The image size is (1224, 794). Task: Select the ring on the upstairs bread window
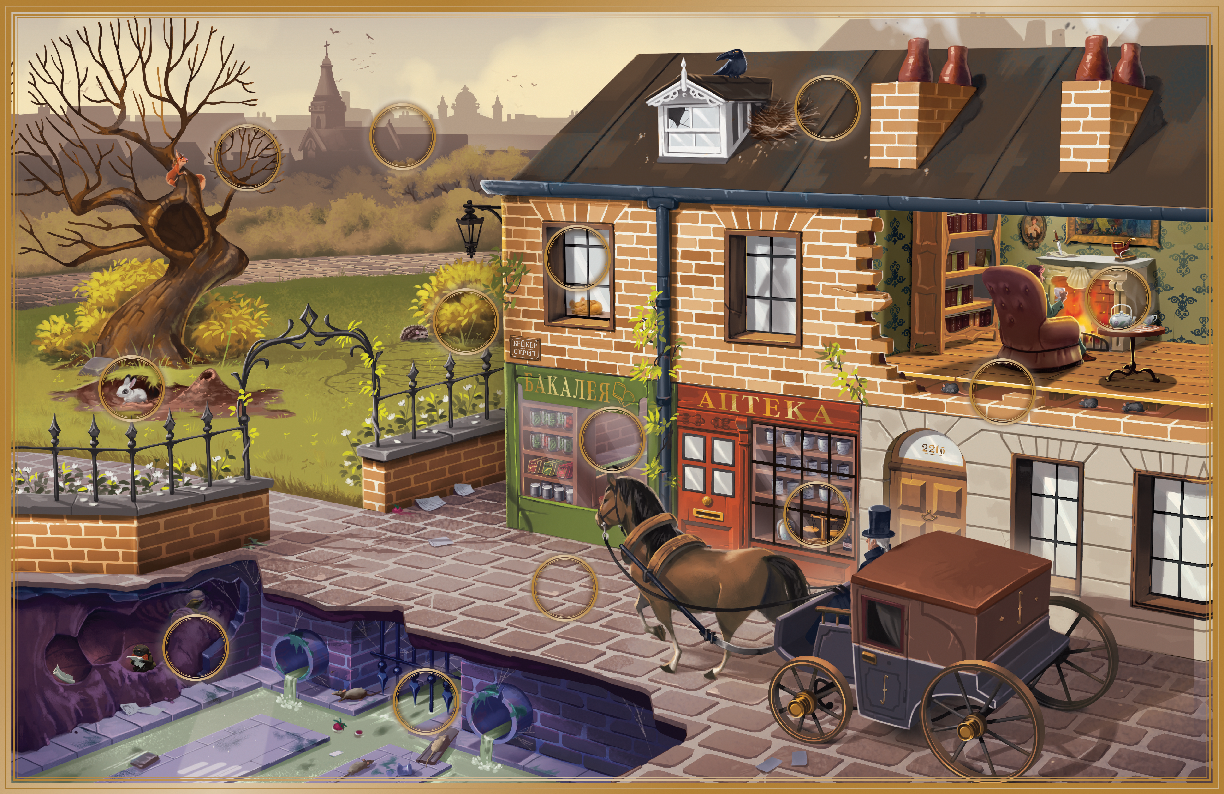(x=578, y=257)
